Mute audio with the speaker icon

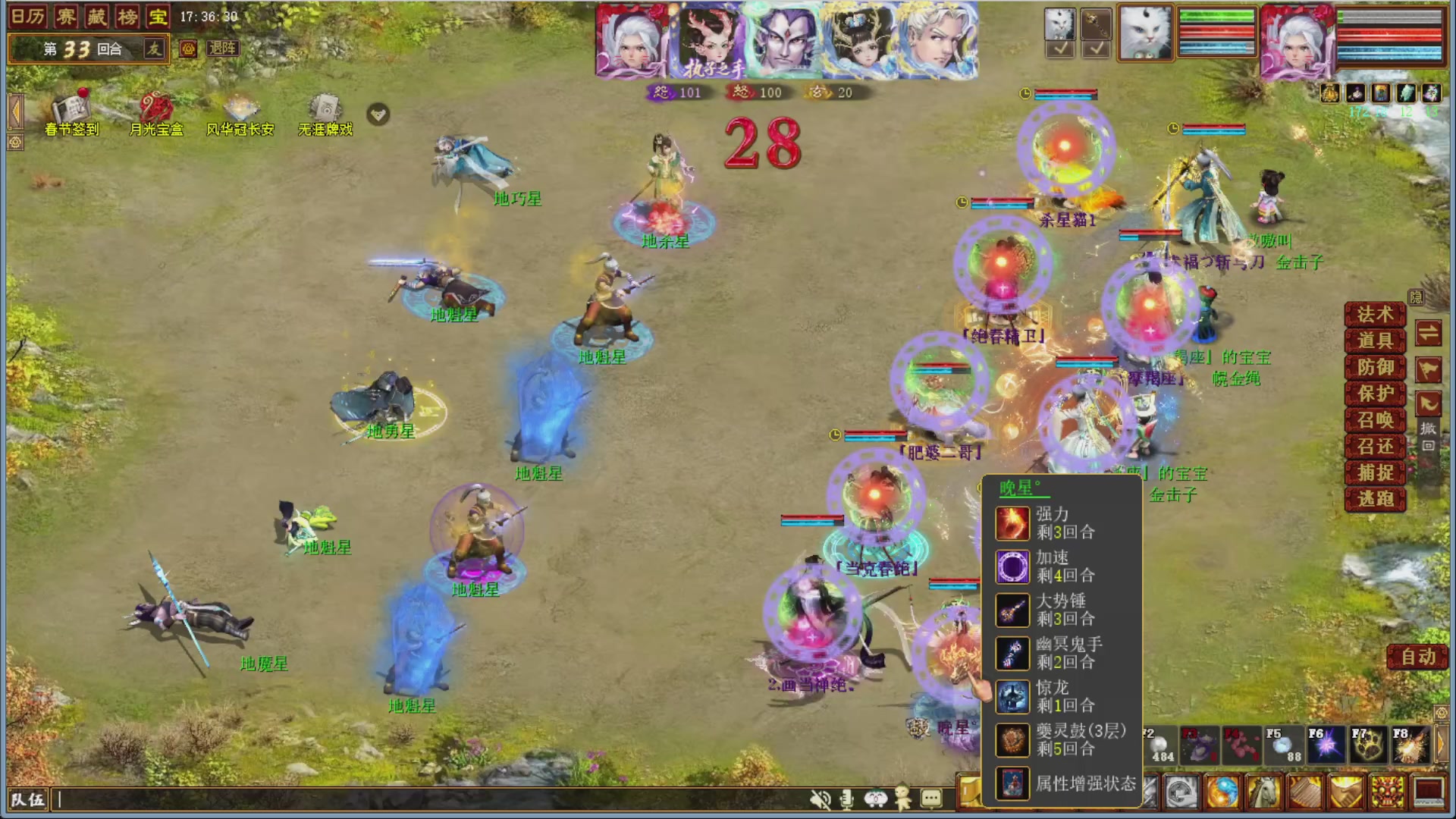pyautogui.click(x=821, y=799)
